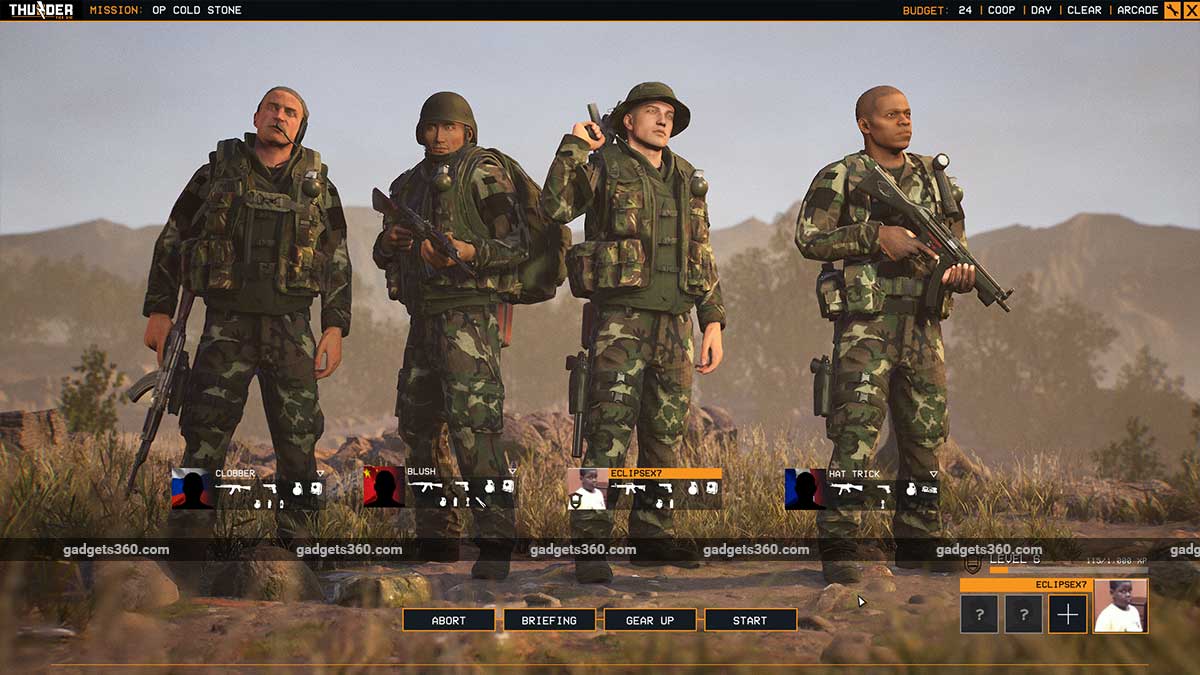Open settings via the wrench icon

point(1172,10)
